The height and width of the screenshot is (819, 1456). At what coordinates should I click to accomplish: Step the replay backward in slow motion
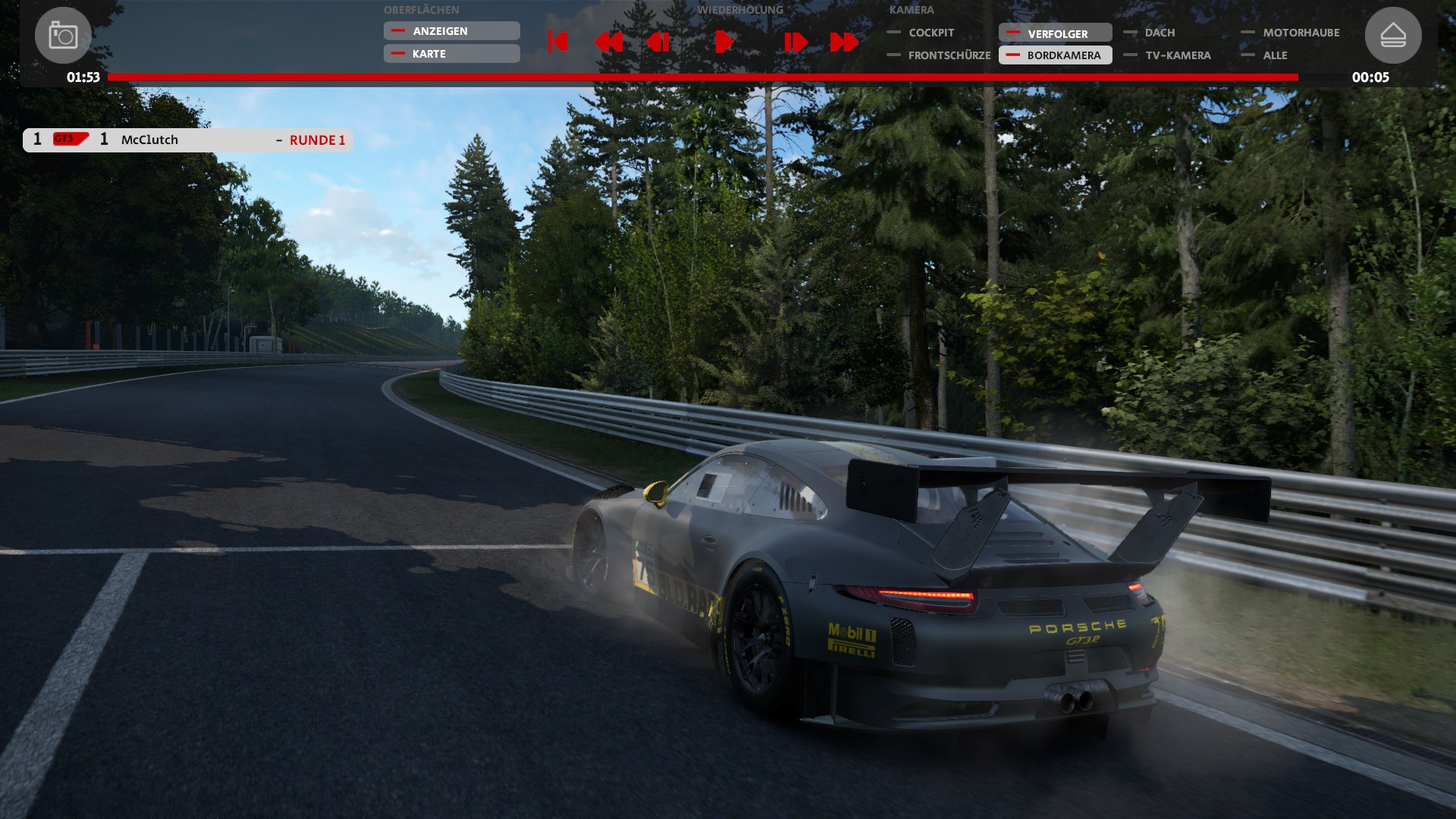[x=657, y=42]
